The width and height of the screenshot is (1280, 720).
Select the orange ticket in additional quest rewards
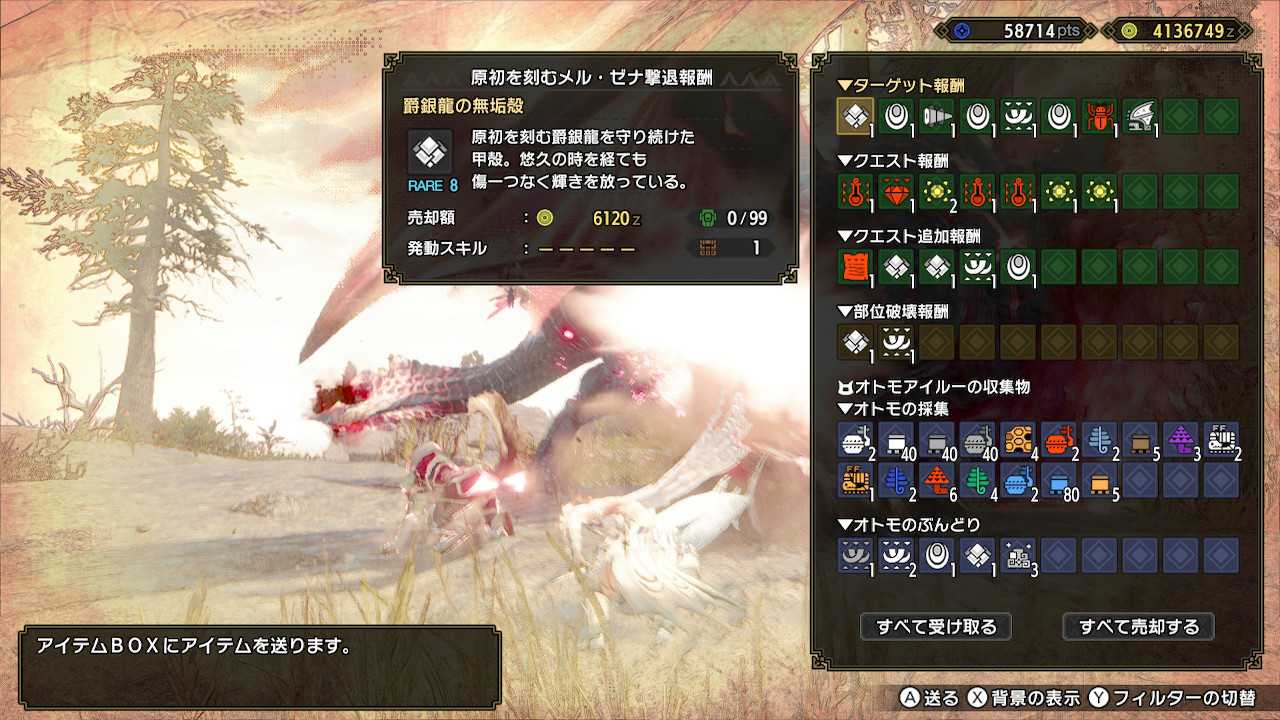(x=855, y=266)
